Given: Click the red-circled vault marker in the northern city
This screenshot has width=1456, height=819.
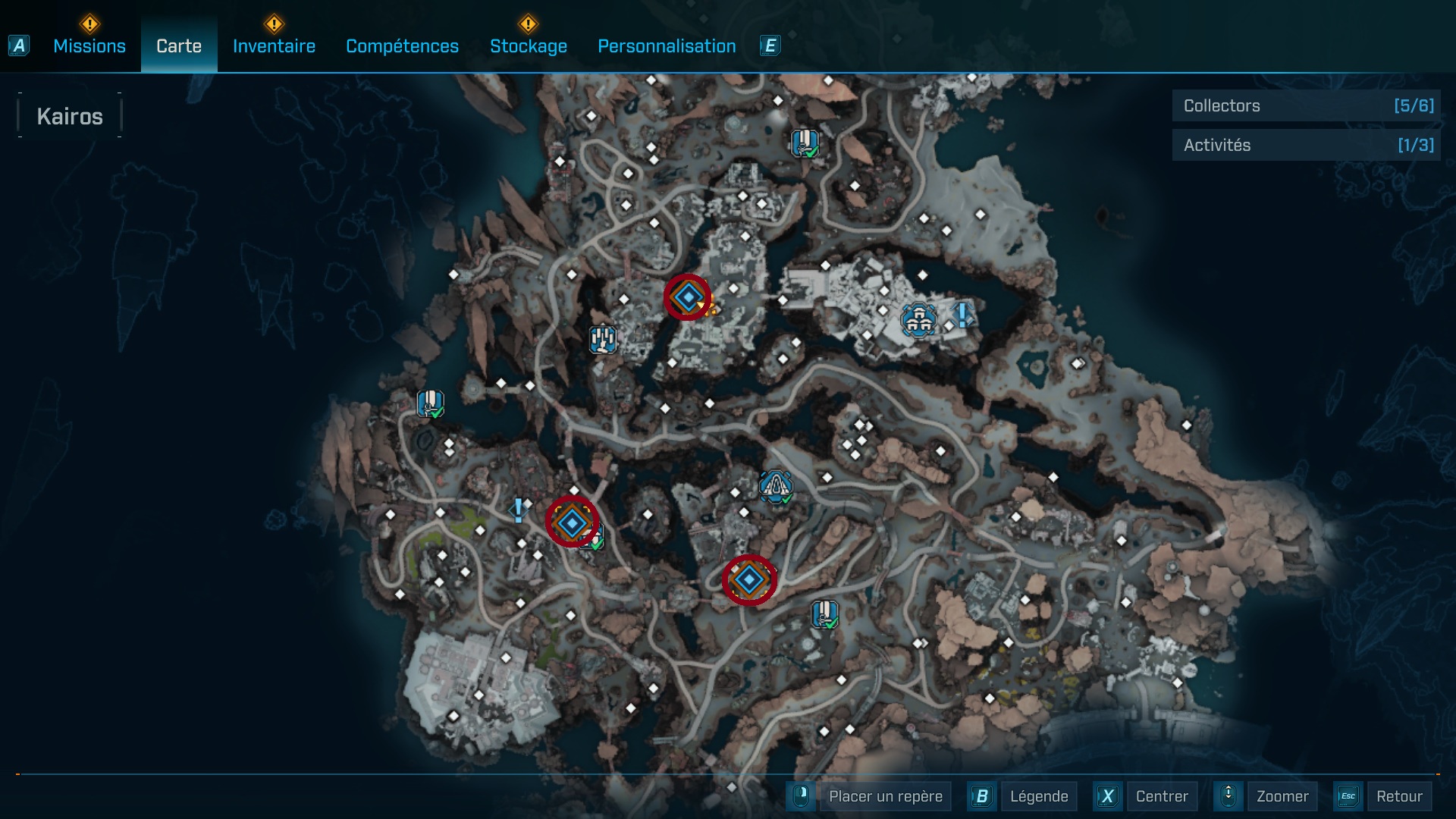Looking at the screenshot, I should (x=687, y=297).
